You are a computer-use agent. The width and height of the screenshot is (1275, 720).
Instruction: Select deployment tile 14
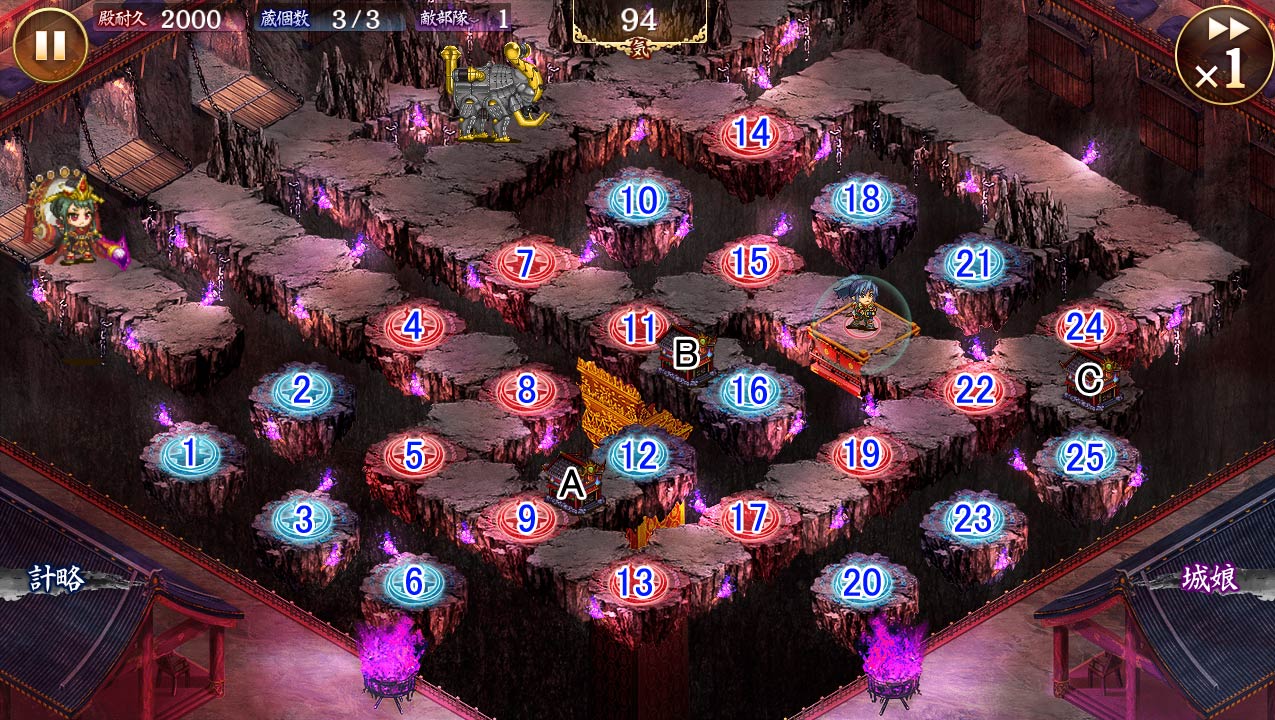coord(751,133)
